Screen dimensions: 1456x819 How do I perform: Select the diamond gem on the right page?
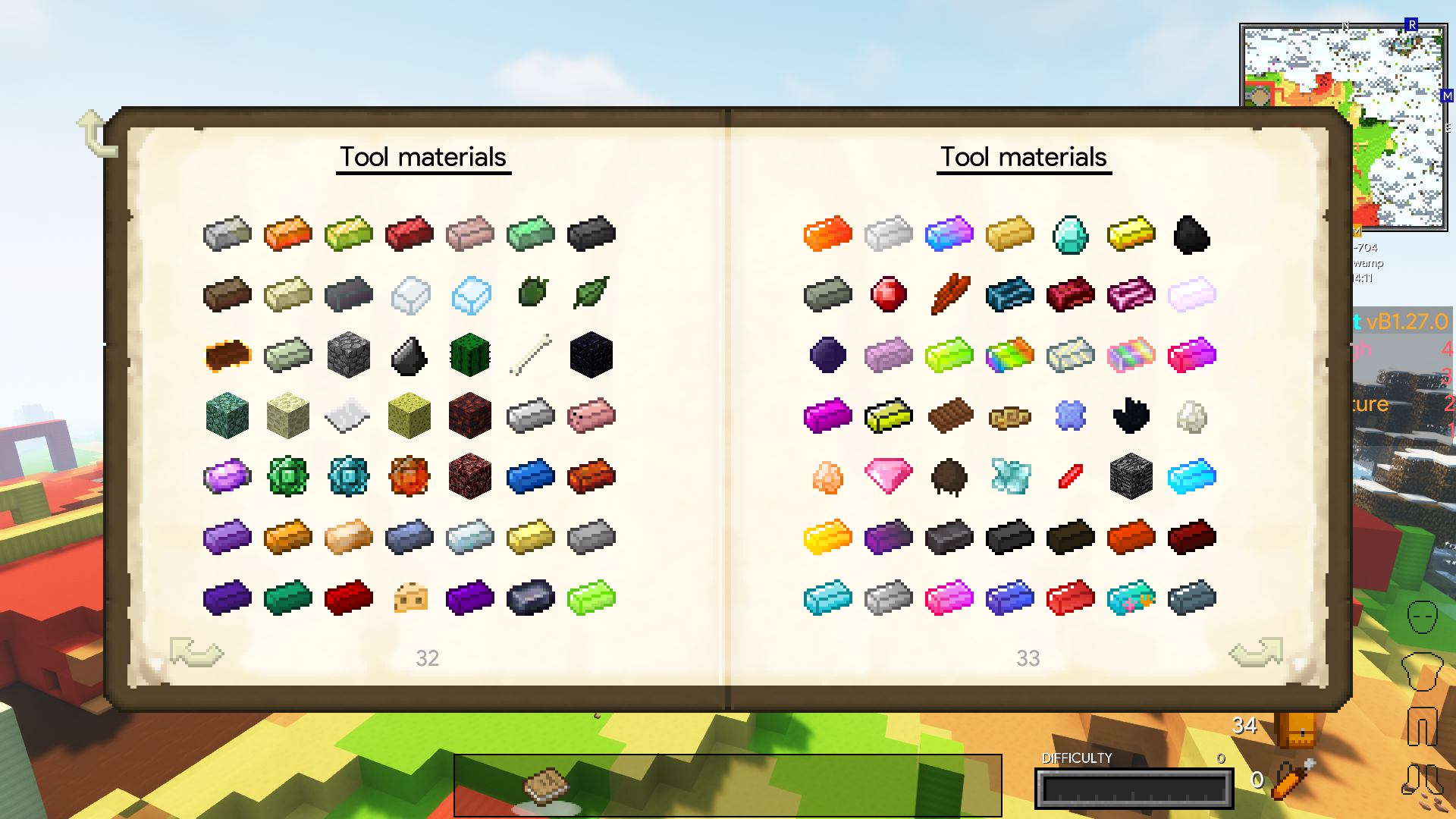pyautogui.click(x=1070, y=233)
